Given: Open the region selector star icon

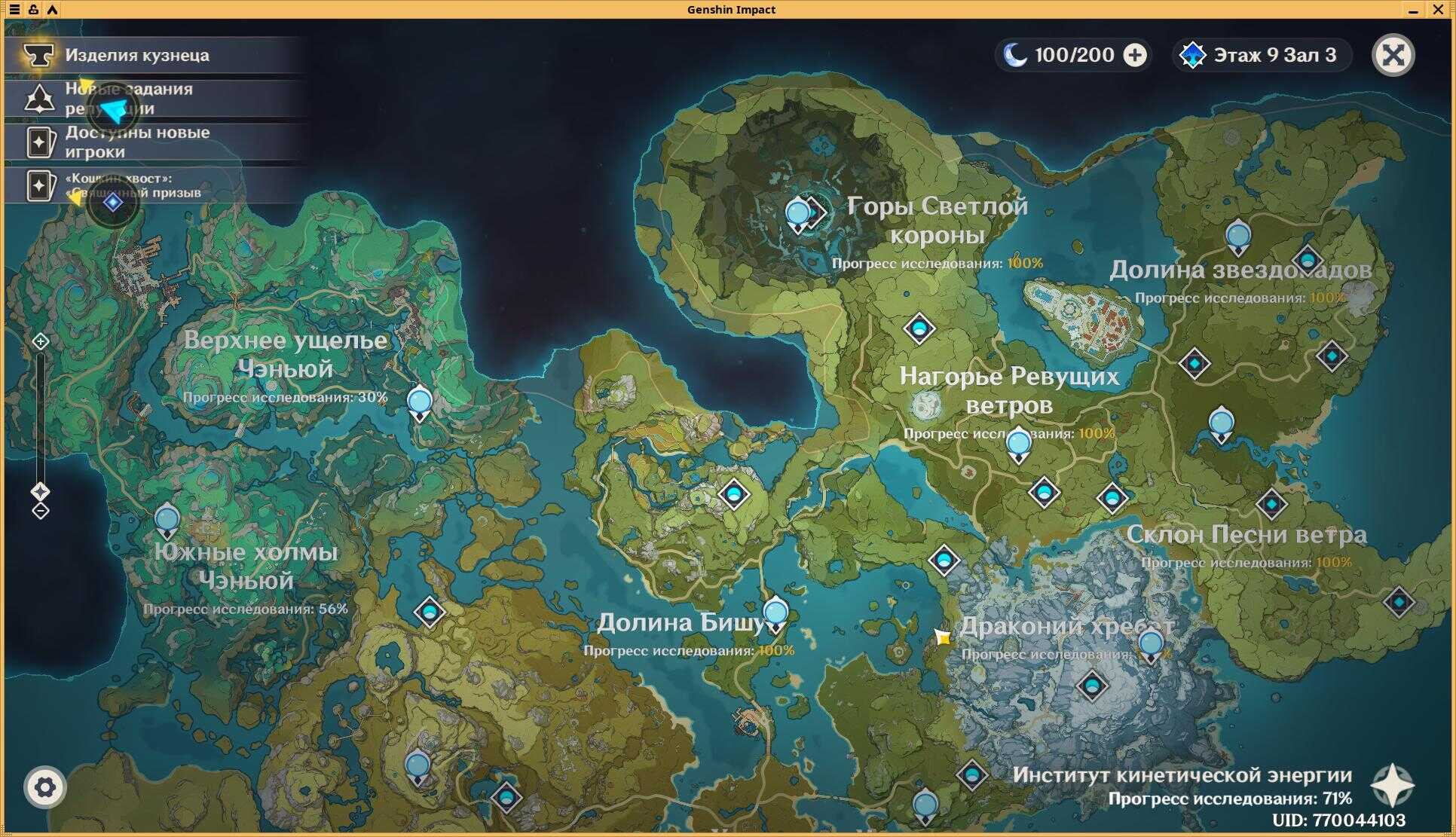Looking at the screenshot, I should (x=1392, y=786).
